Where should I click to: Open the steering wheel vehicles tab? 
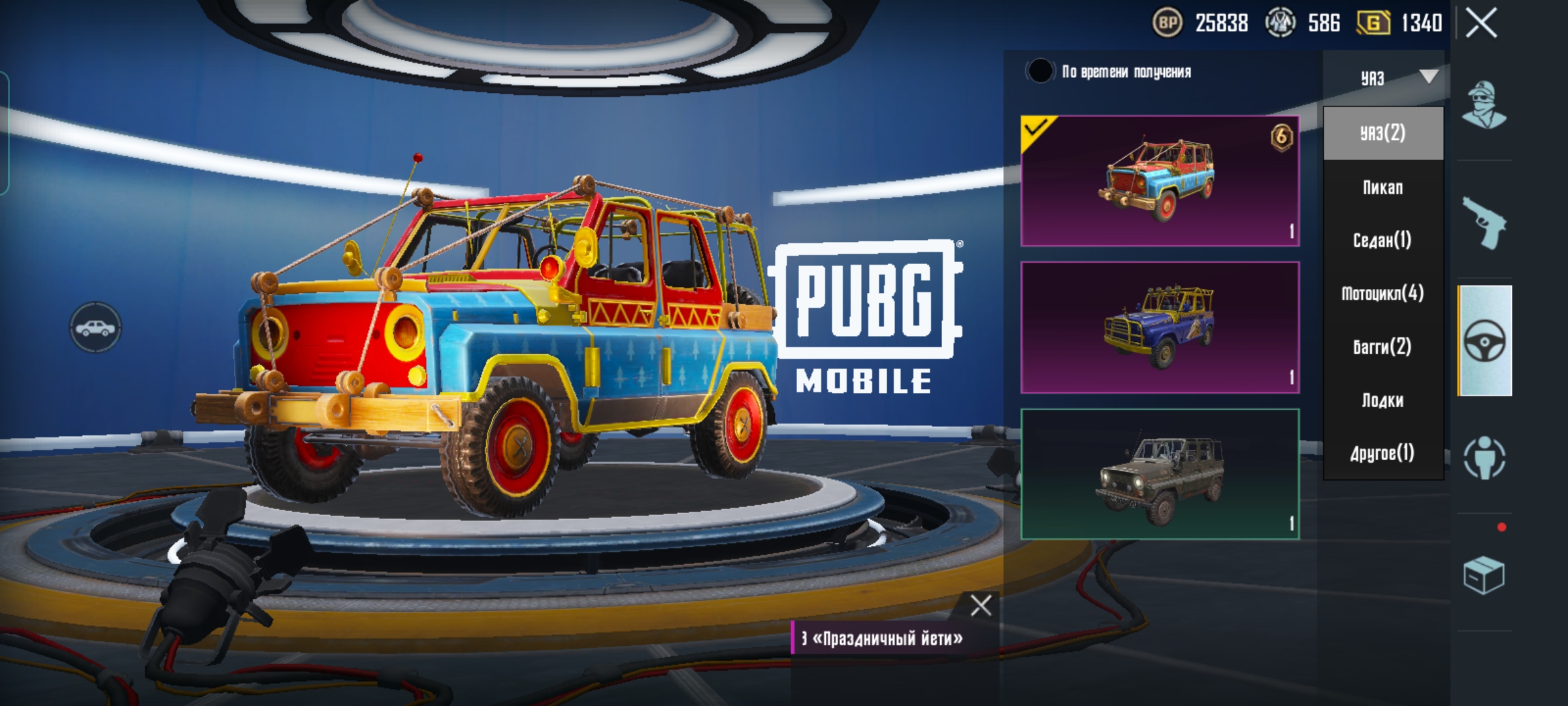pyautogui.click(x=1485, y=341)
